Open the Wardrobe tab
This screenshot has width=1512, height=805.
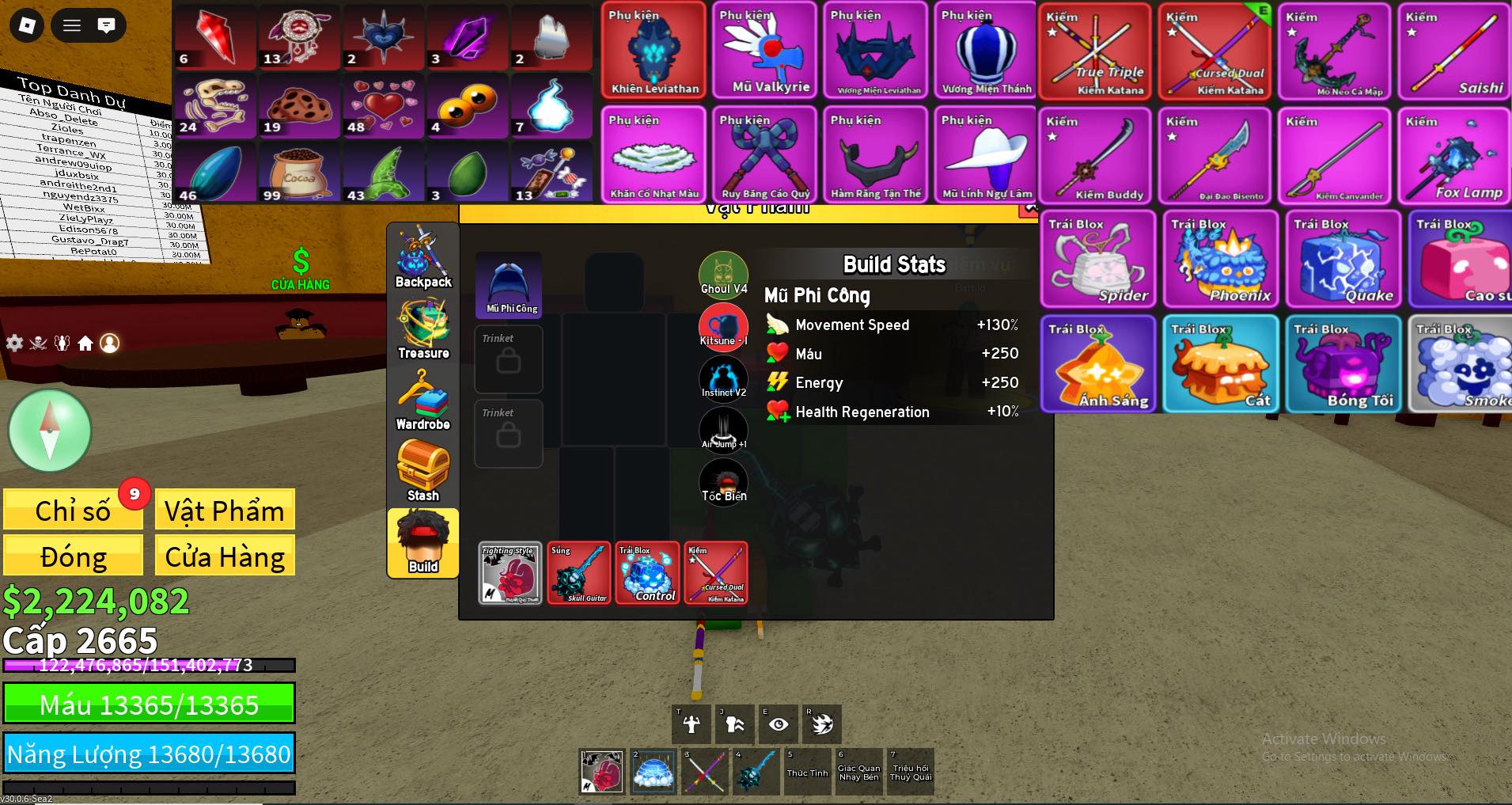[423, 401]
